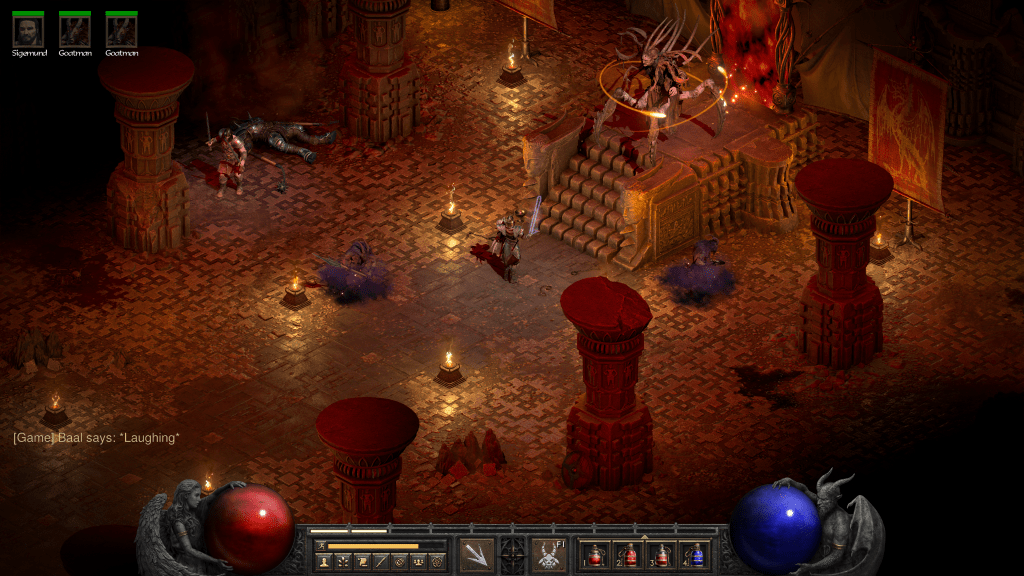Screen dimensions: 1024x576
Task: Use the red healing potion in belt slot 1
Action: pos(595,555)
